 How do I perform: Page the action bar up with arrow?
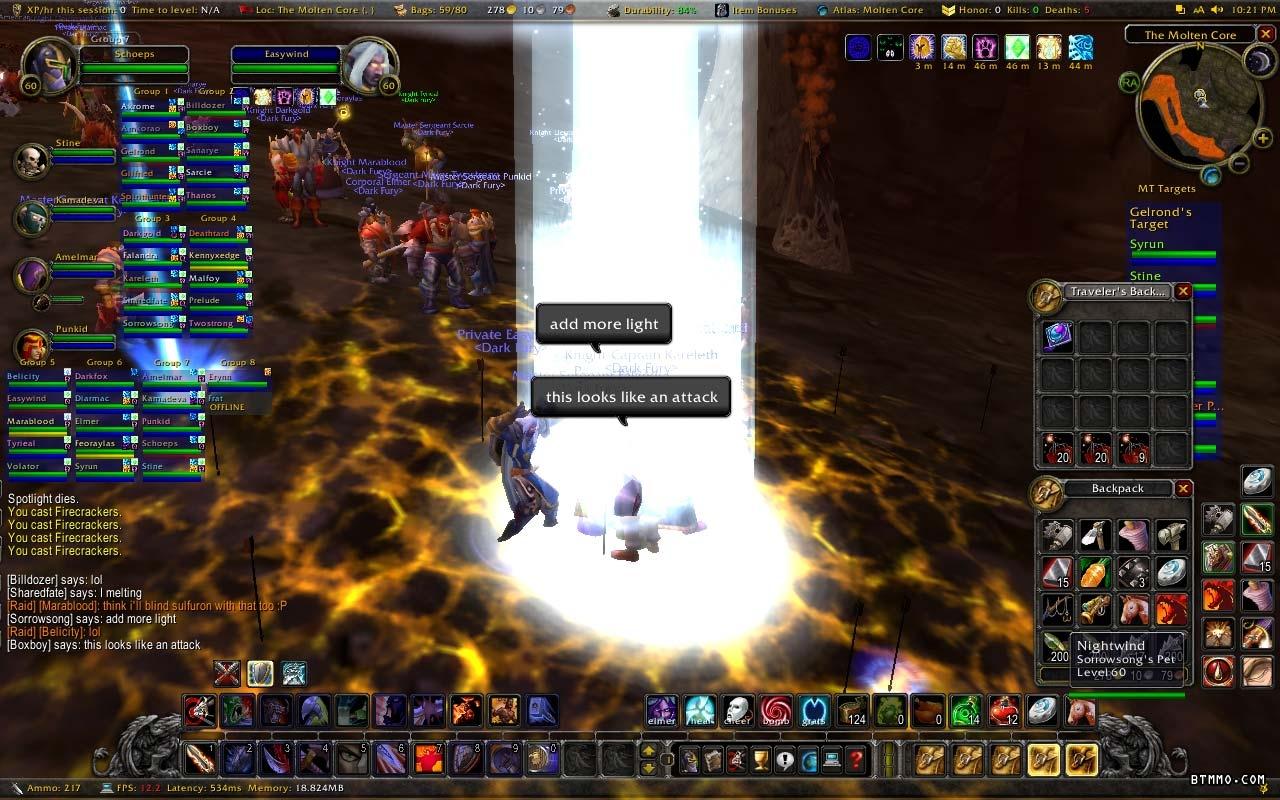(649, 751)
